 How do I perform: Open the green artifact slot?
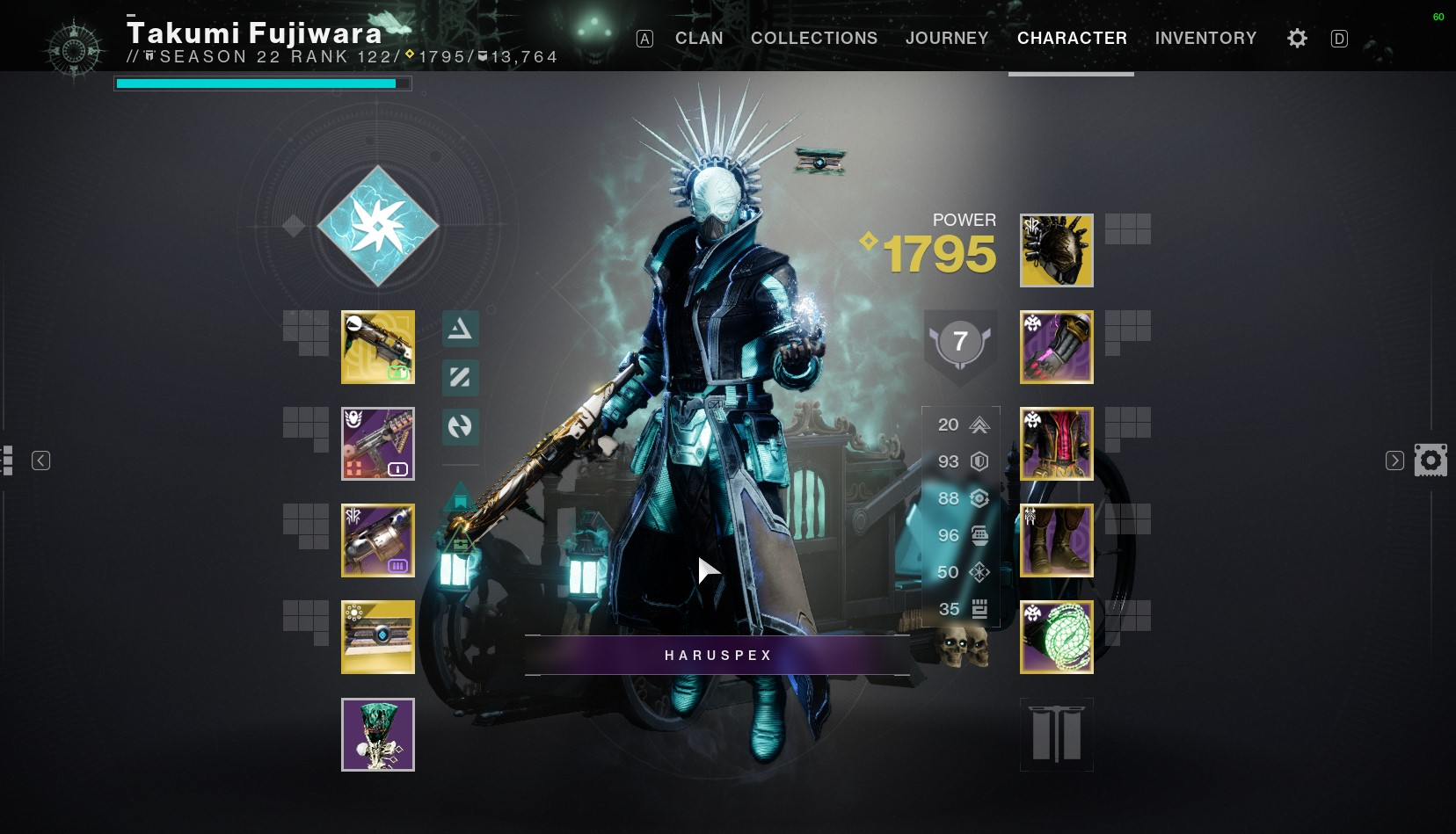click(378, 735)
